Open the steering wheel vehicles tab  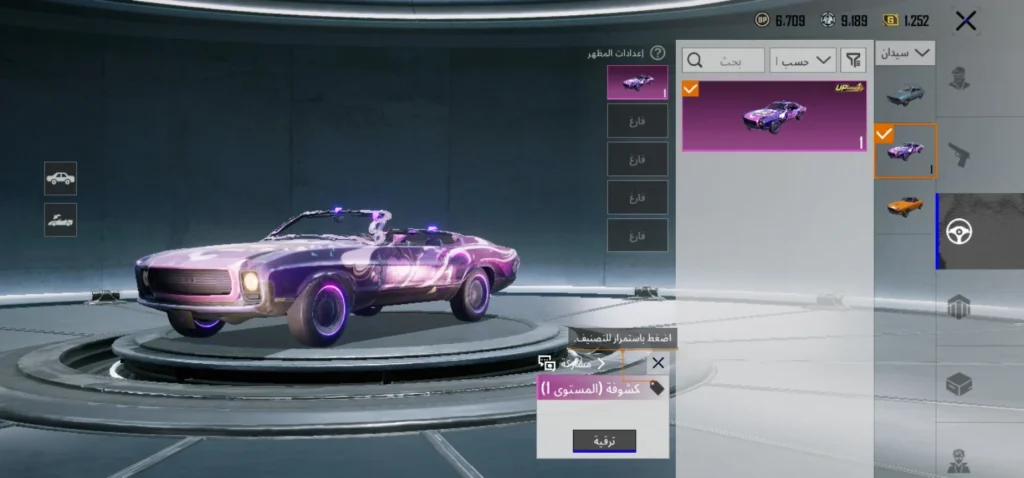[959, 232]
